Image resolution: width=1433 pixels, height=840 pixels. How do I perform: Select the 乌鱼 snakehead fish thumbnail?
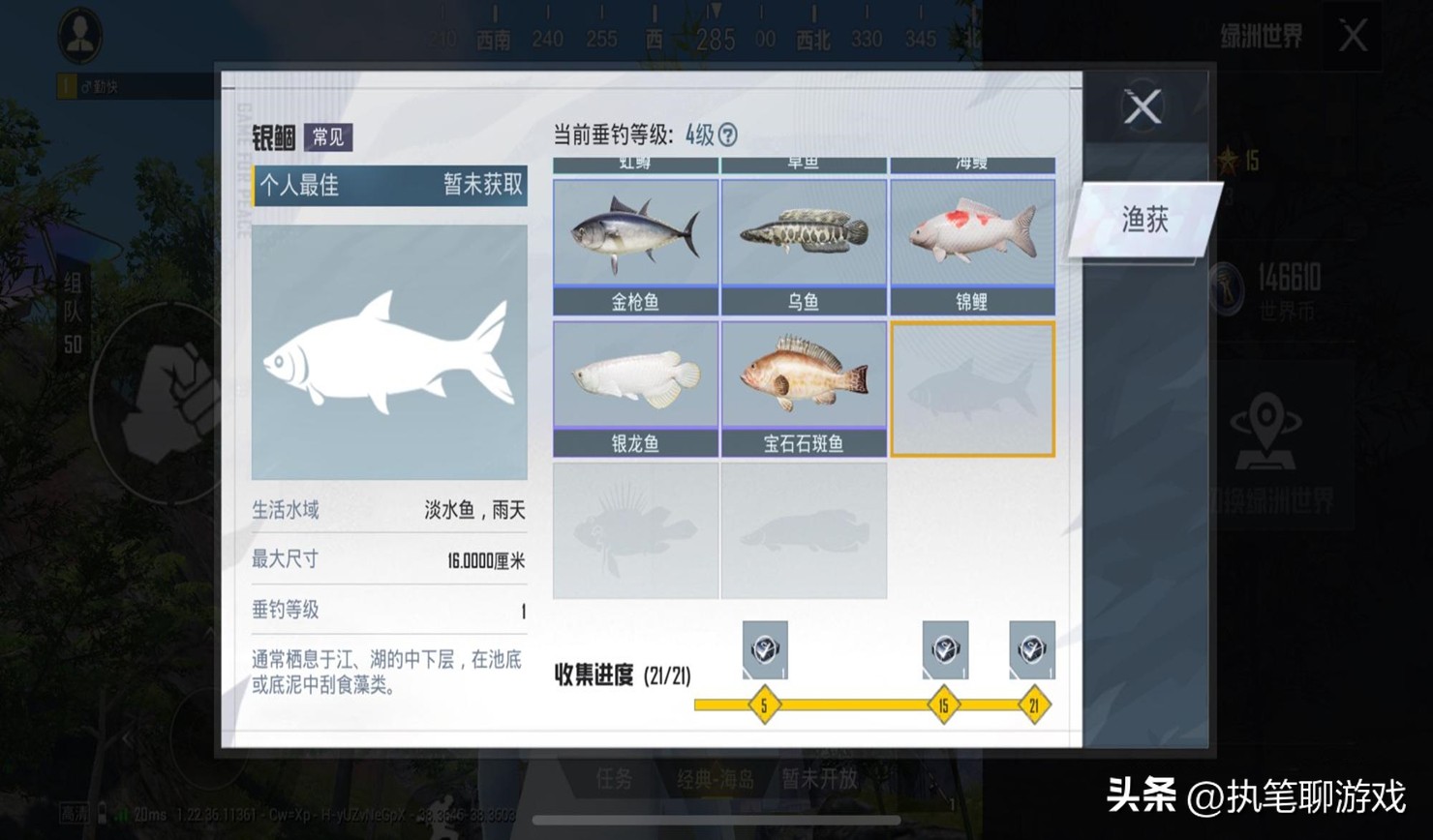[803, 232]
